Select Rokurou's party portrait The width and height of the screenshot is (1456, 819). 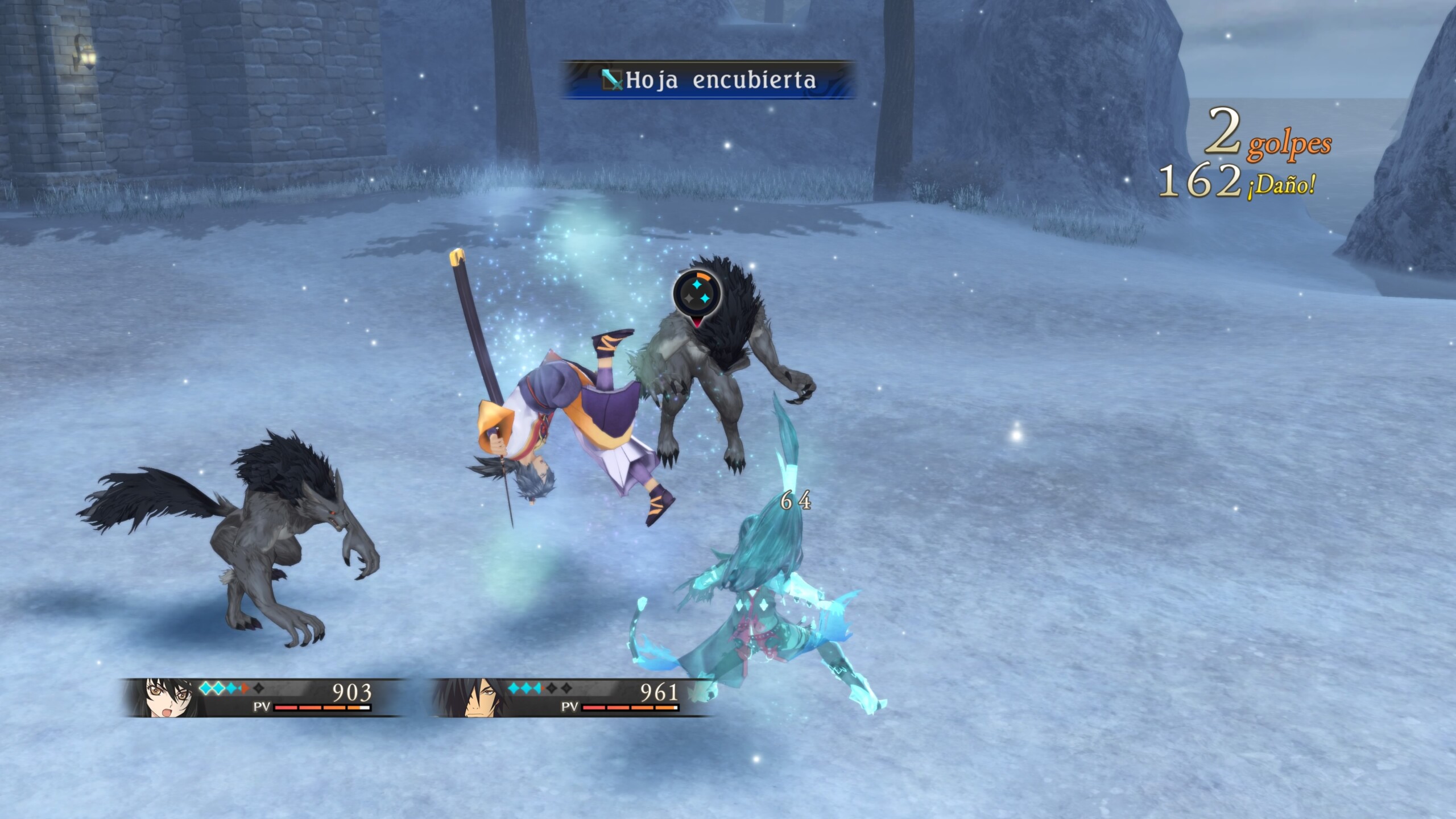[471, 697]
